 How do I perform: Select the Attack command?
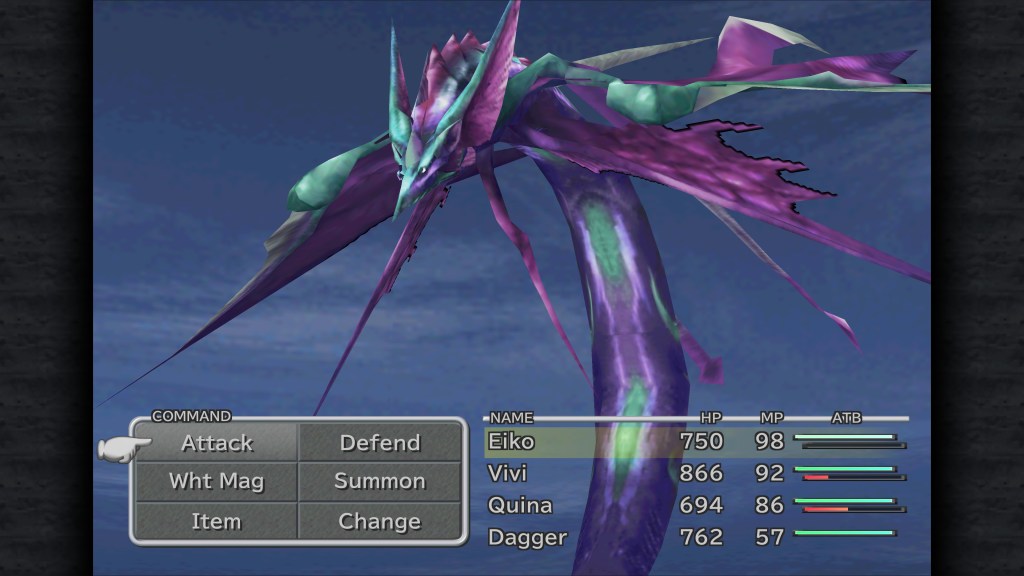(217, 443)
